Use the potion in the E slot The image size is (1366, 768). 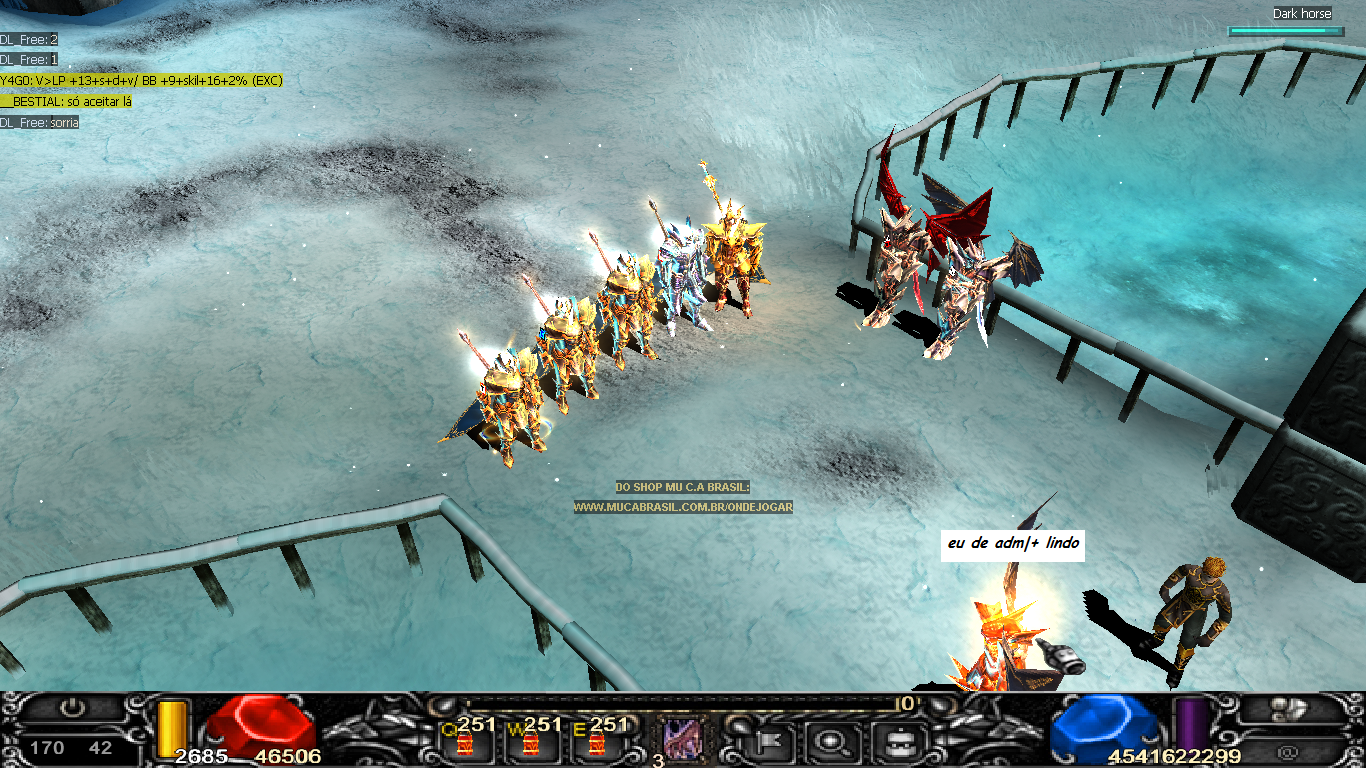coord(597,743)
